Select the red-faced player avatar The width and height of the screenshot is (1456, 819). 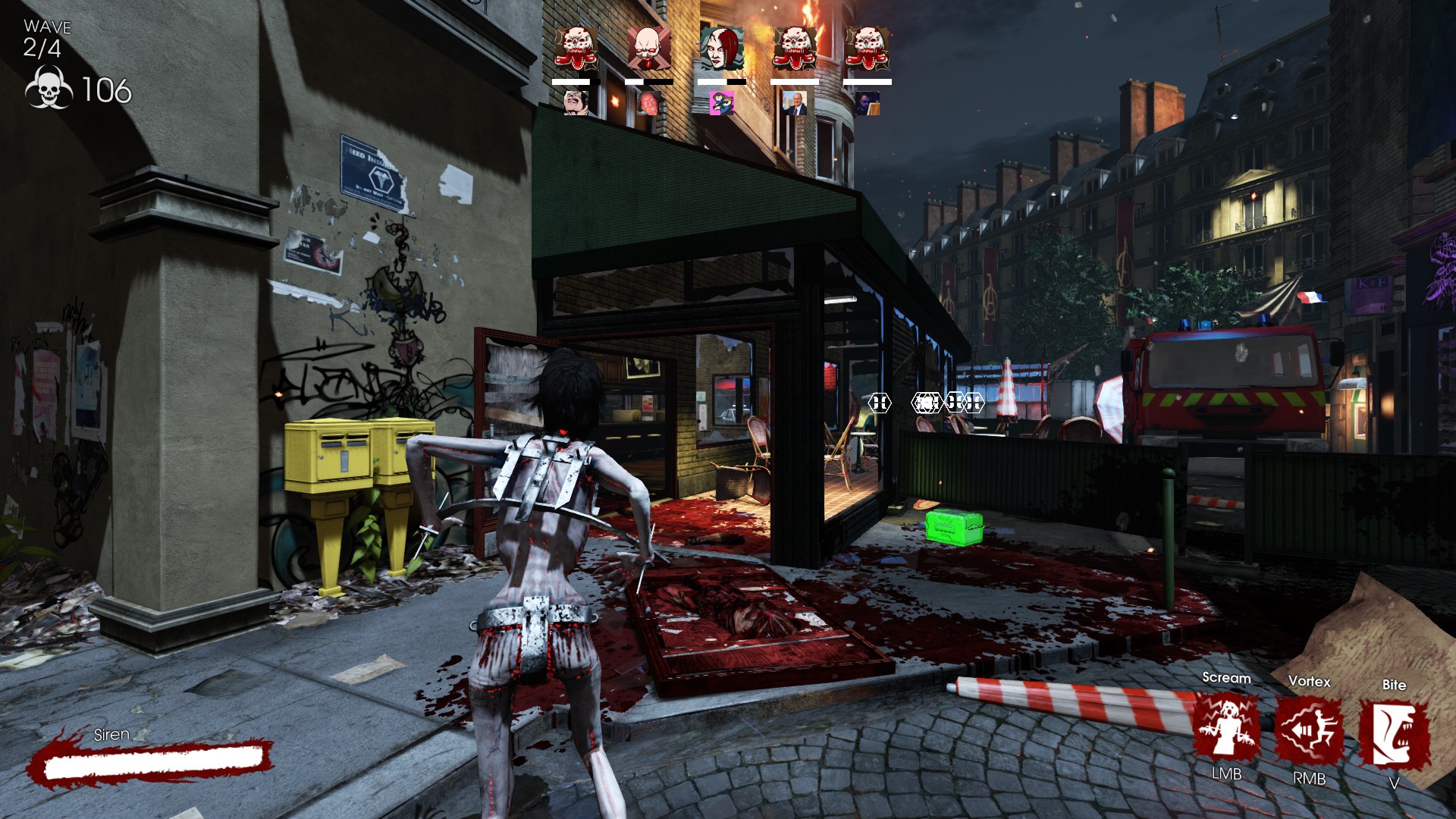click(x=648, y=103)
